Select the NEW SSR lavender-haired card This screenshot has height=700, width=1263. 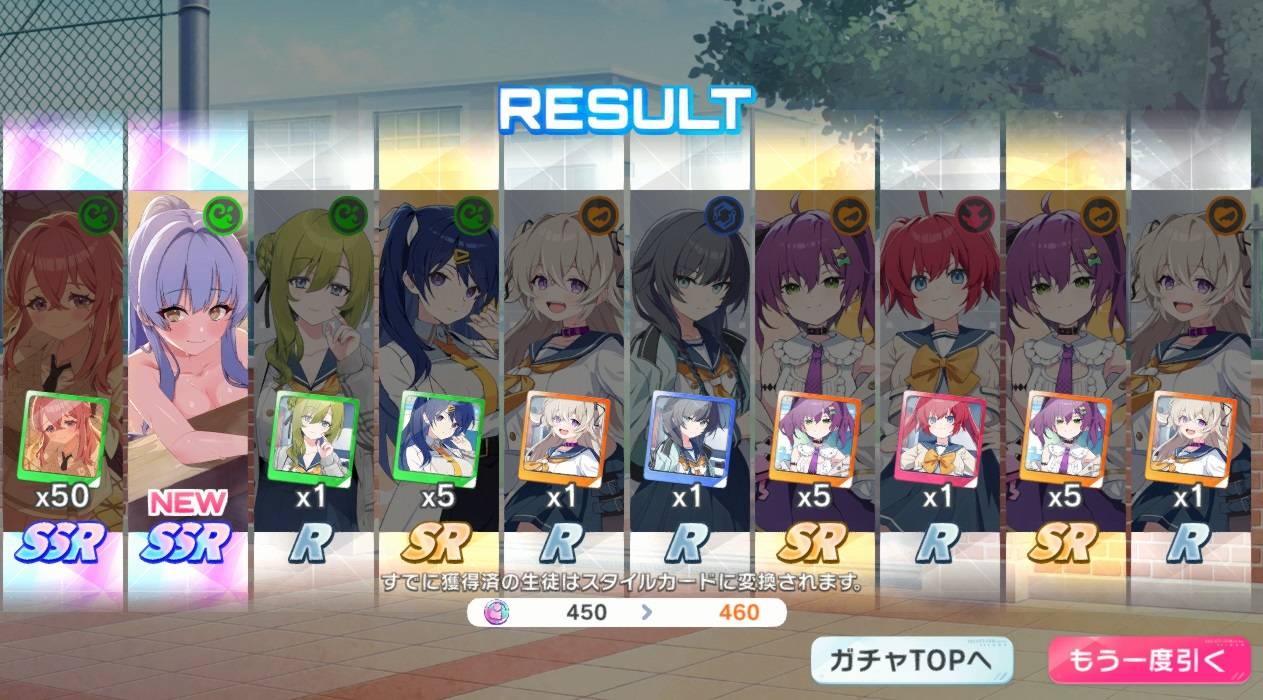pyautogui.click(x=186, y=360)
